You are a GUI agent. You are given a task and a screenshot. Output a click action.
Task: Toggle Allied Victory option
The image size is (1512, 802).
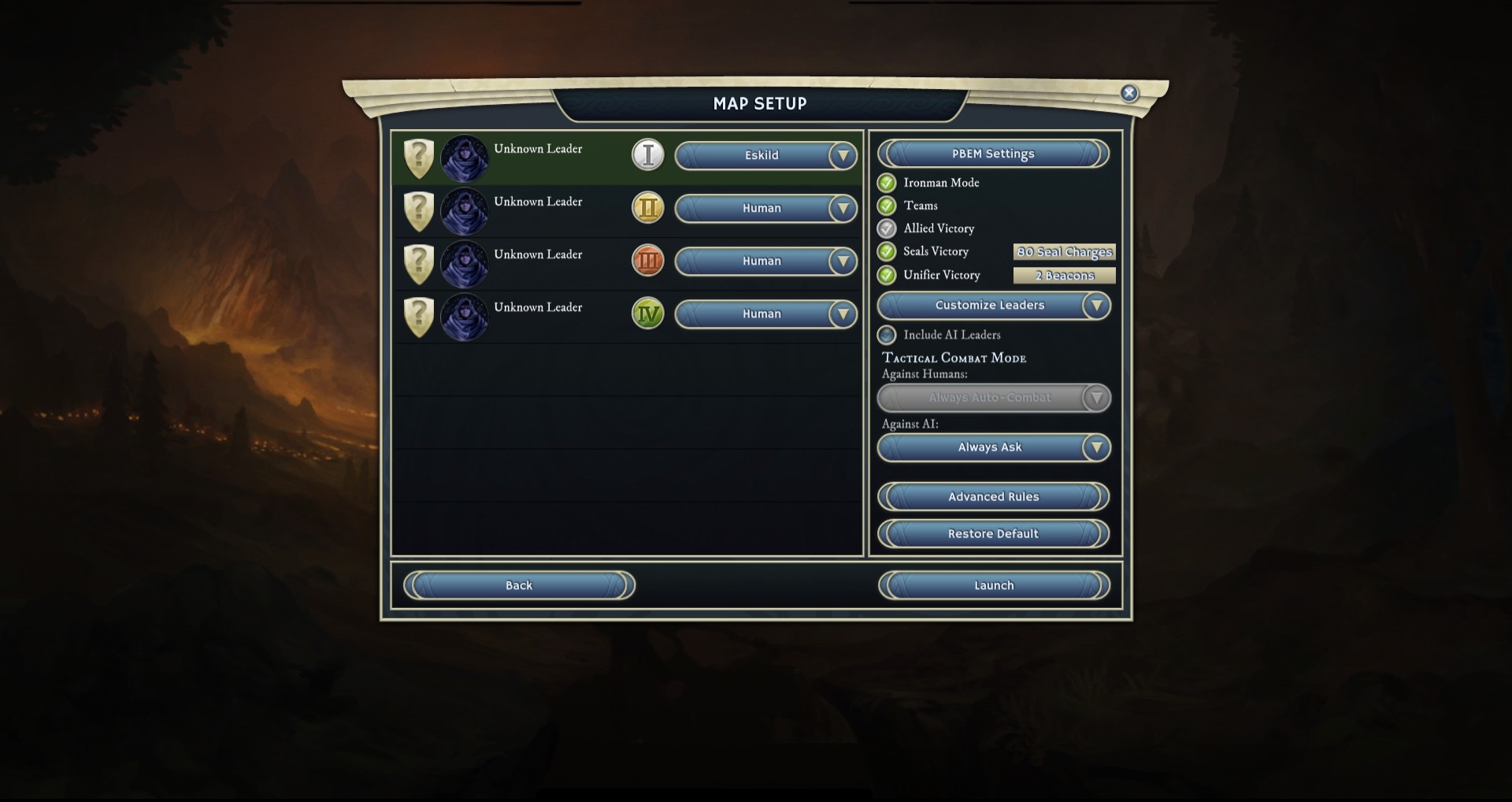[x=887, y=228]
